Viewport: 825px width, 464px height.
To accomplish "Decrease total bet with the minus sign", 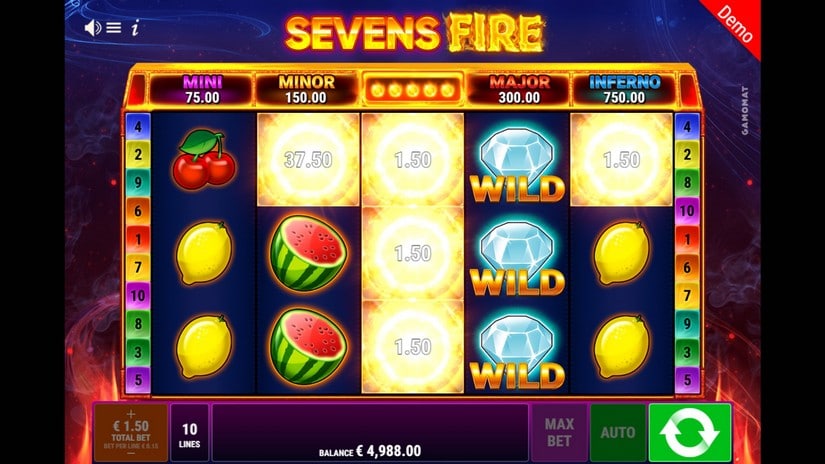I will point(130,454).
